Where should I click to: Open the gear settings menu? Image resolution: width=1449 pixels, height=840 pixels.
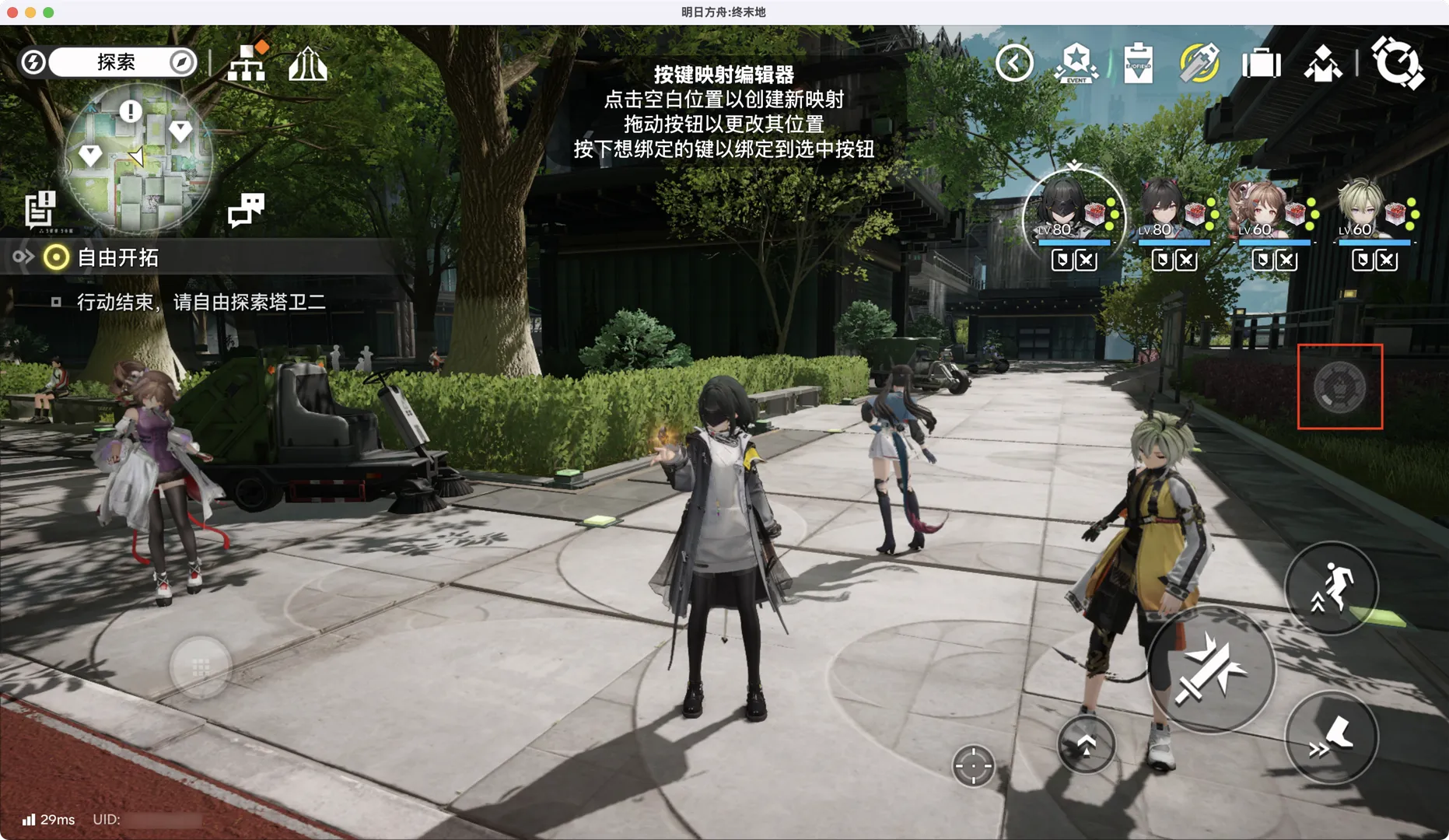[x=1398, y=62]
